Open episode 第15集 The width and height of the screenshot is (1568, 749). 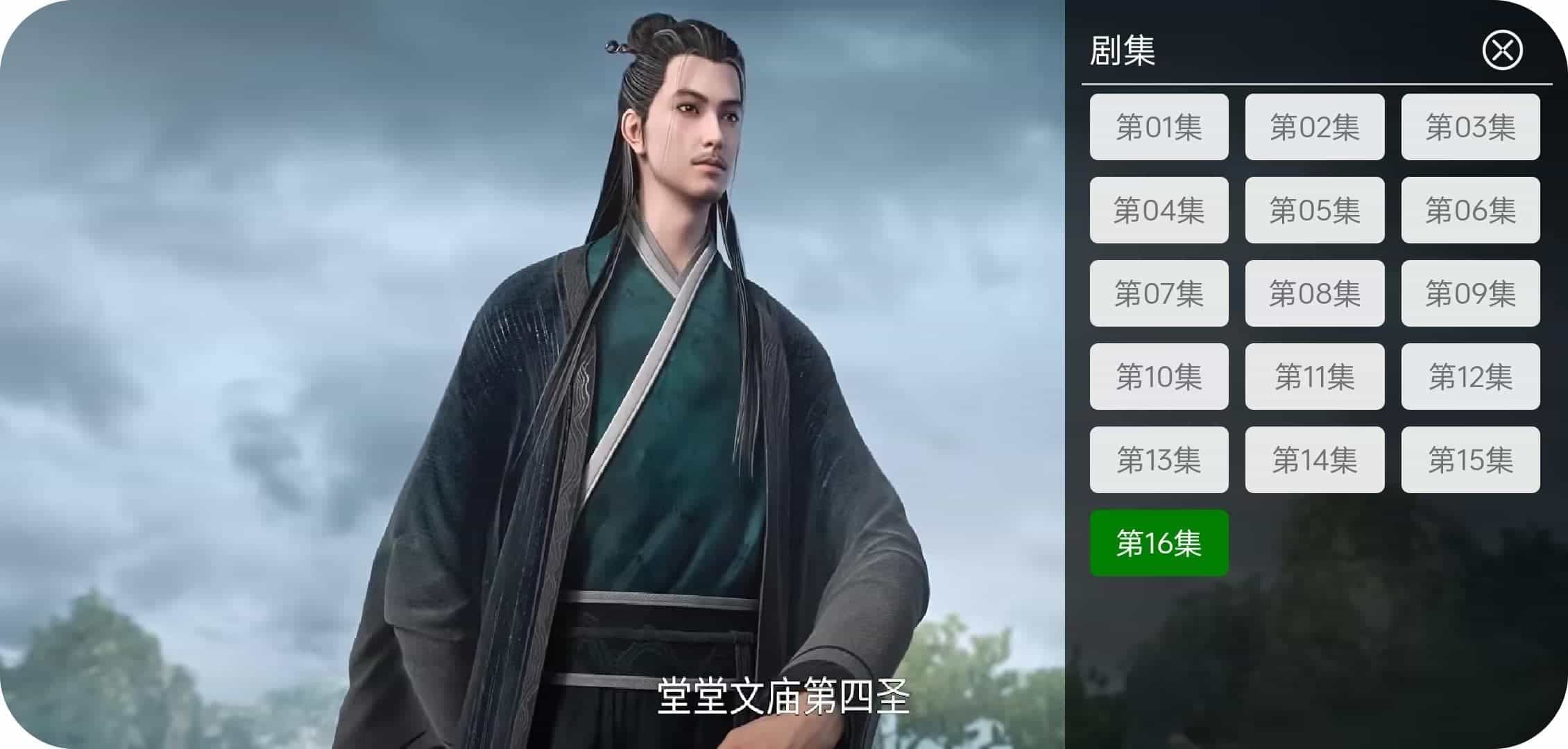(x=1470, y=459)
